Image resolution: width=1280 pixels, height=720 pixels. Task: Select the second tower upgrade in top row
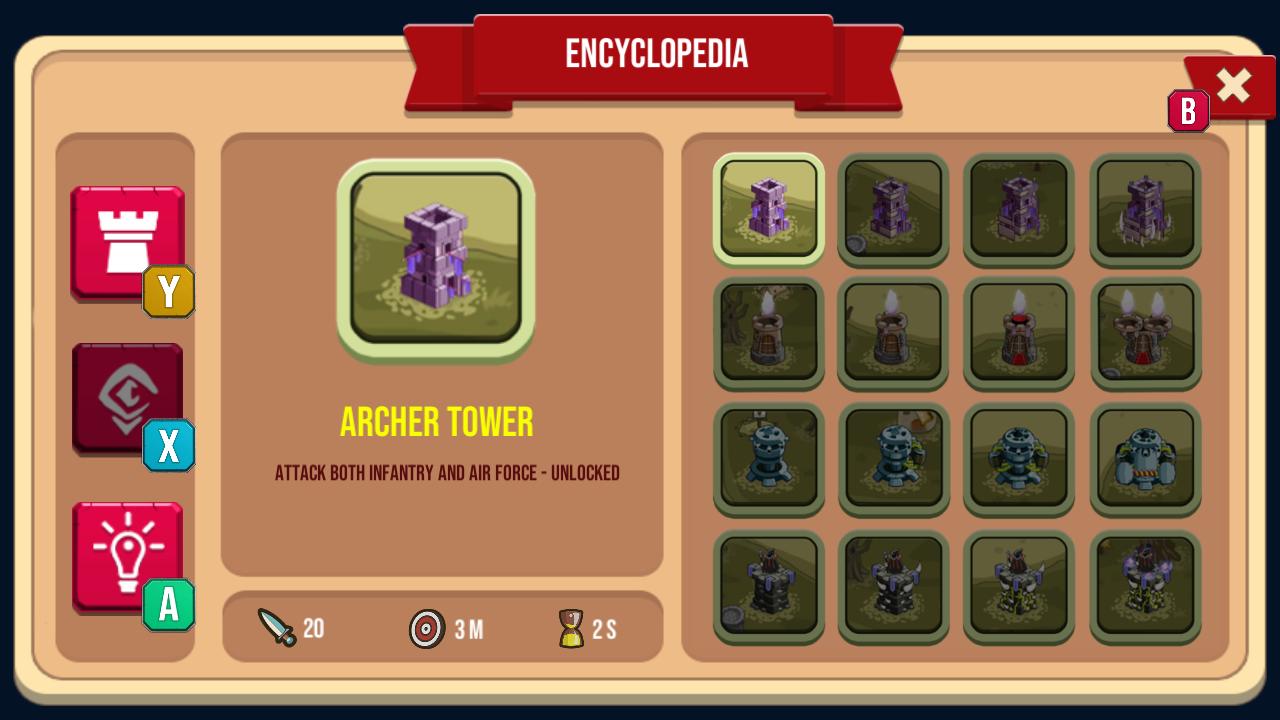click(893, 210)
